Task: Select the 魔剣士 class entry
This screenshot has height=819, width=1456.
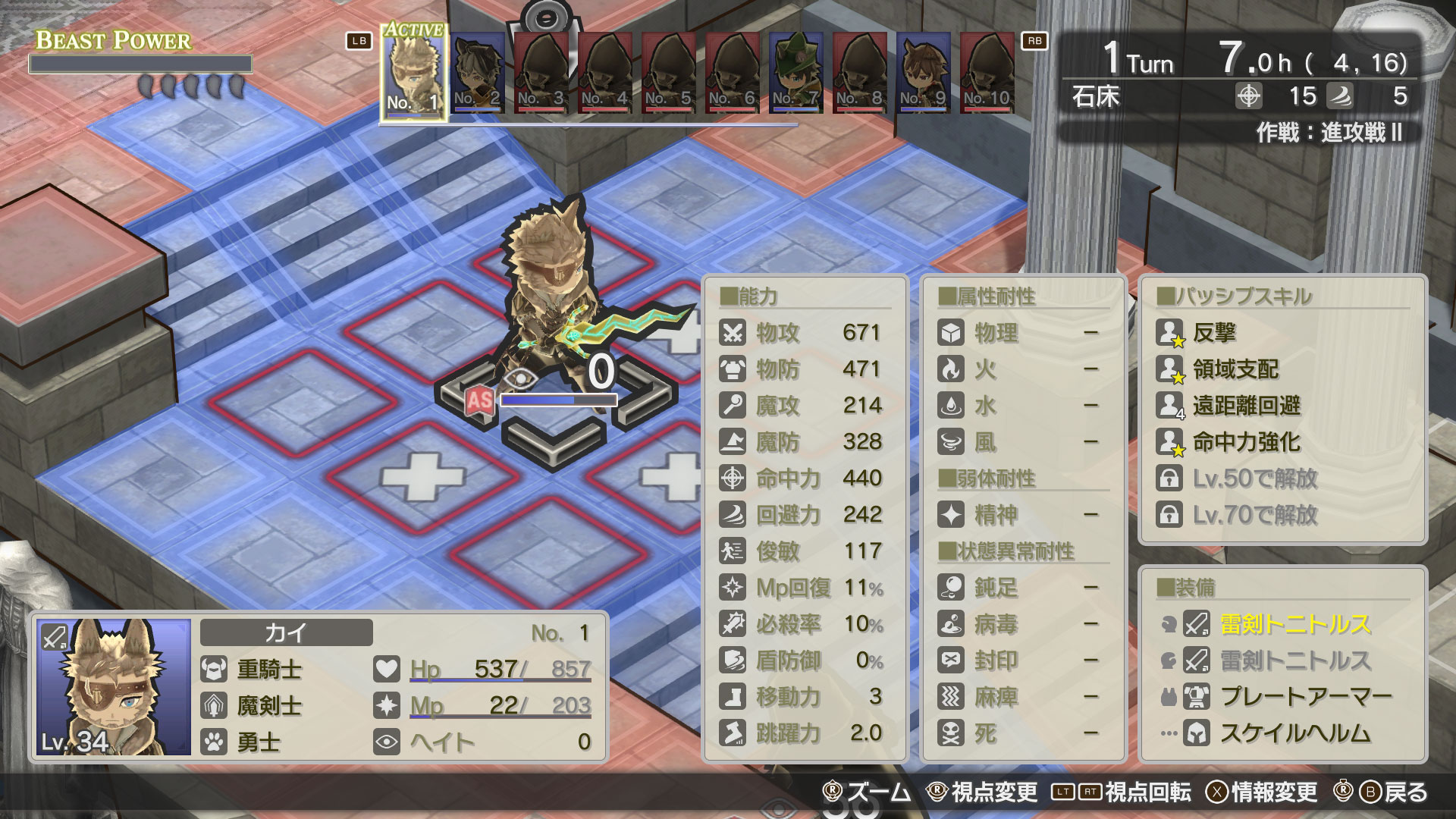Action: coord(269,705)
